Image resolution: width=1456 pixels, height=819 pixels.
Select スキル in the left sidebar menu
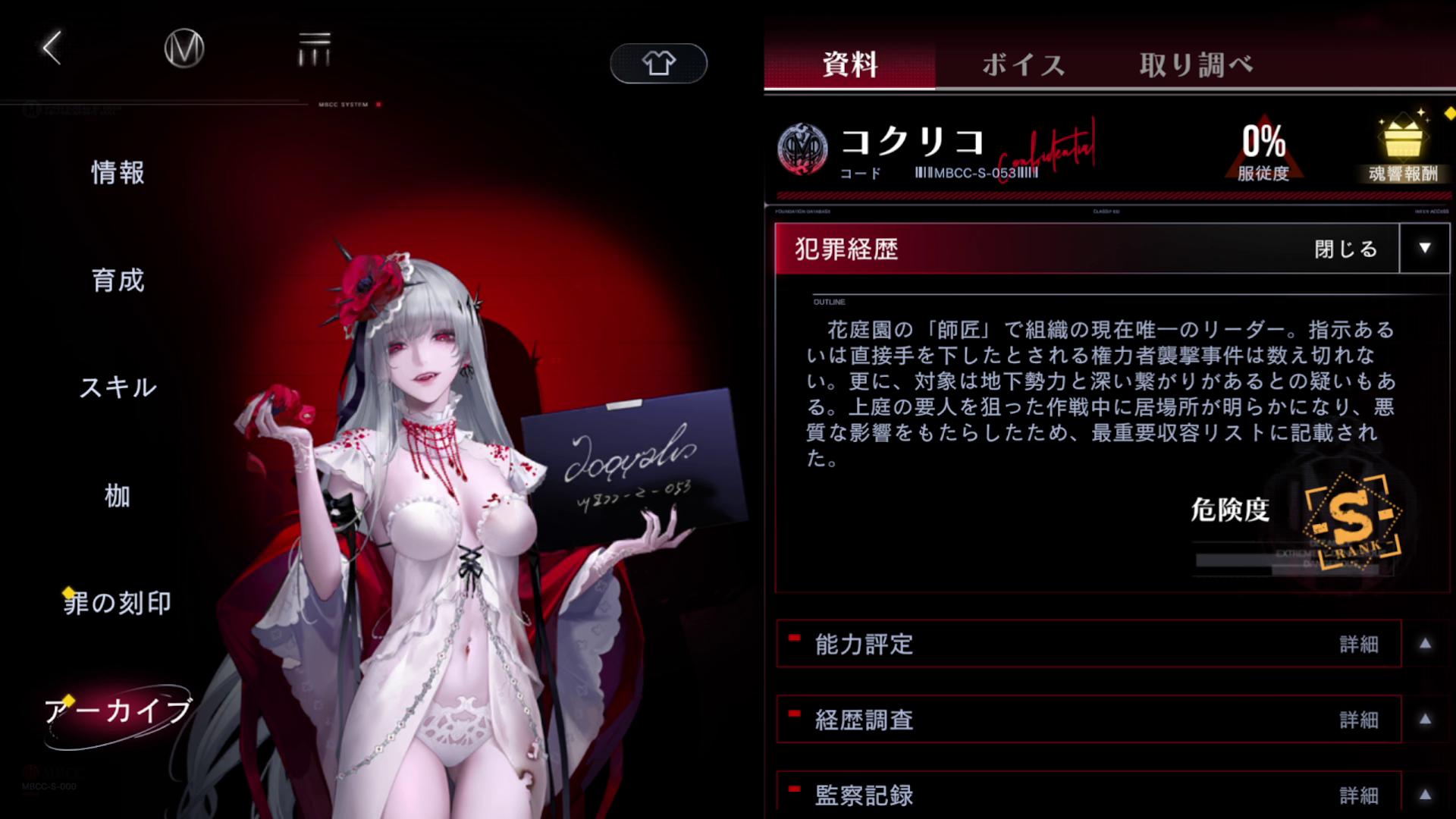coord(118,388)
